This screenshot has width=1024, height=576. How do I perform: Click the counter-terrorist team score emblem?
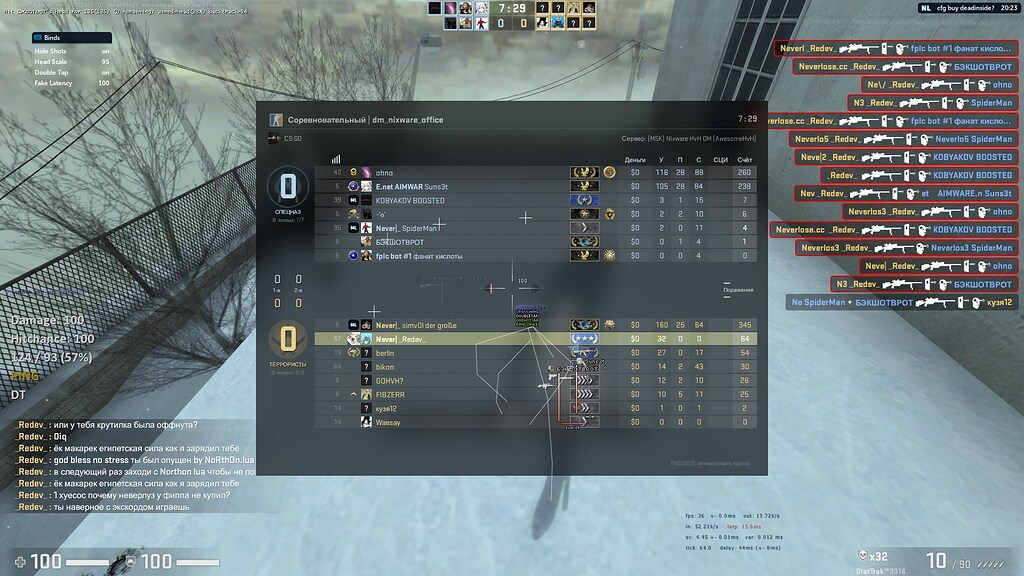tap(288, 187)
